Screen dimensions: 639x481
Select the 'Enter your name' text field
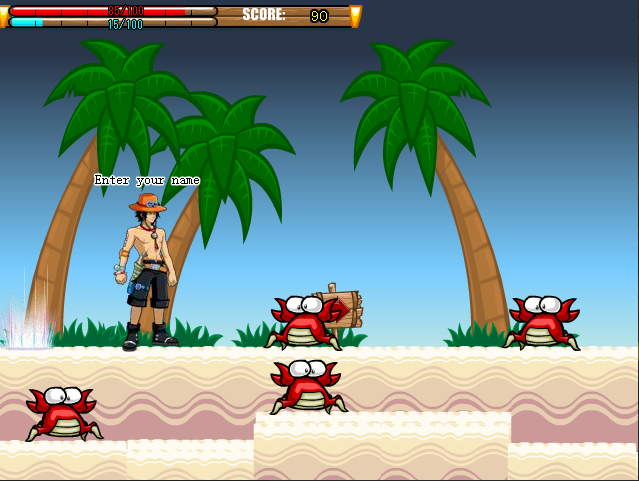point(147,180)
